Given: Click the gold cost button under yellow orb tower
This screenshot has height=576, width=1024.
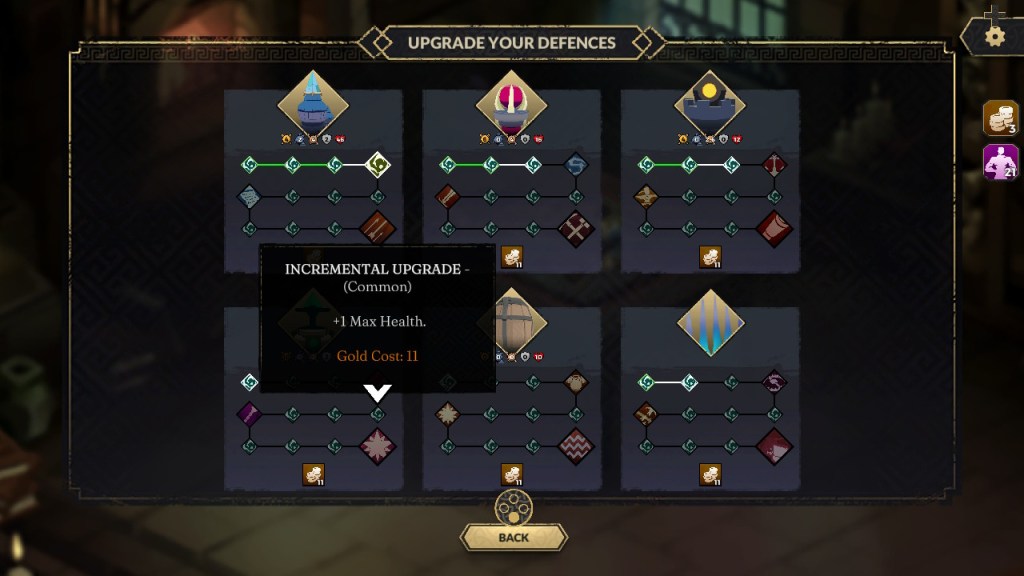Looking at the screenshot, I should (710, 257).
